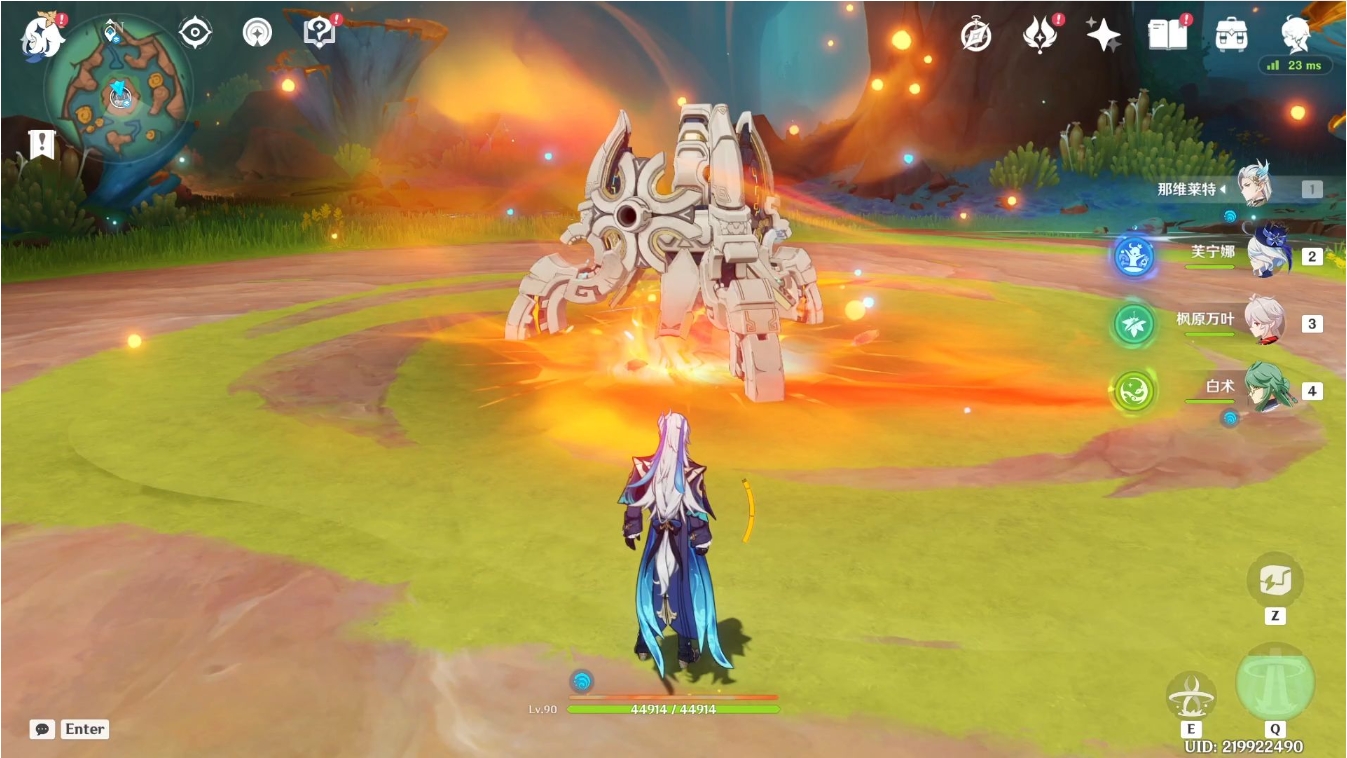Screen dimensions: 1347x758
Task: Select active character 那维莱特 slot
Action: (x=1254, y=187)
